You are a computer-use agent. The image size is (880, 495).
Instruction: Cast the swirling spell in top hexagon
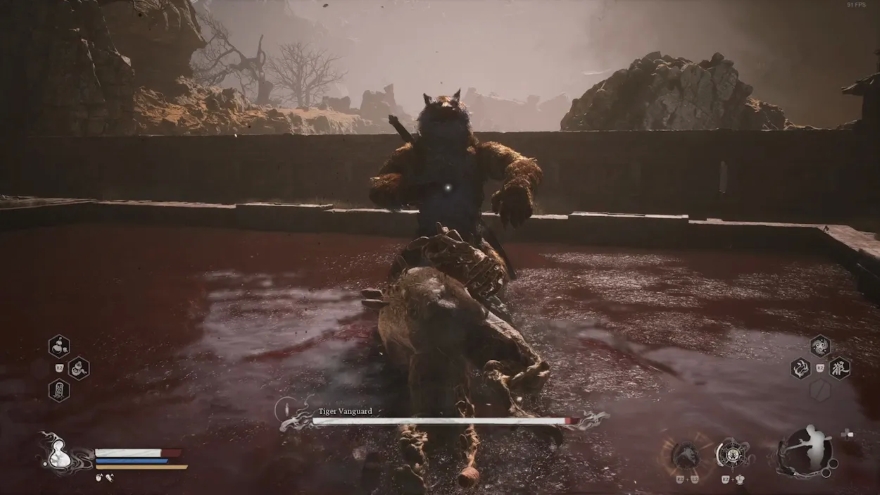pyautogui.click(x=820, y=346)
